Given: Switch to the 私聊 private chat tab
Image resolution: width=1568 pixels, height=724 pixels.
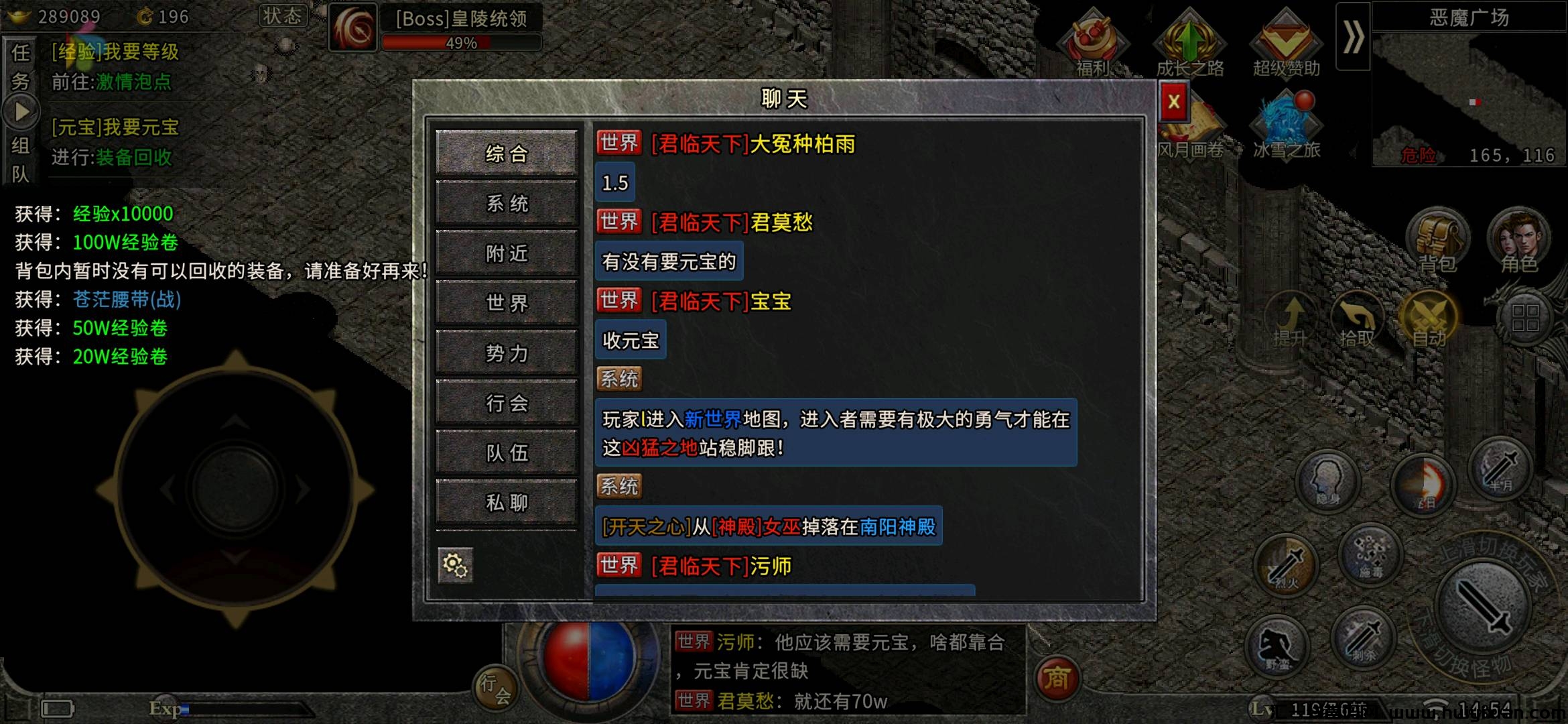Looking at the screenshot, I should point(507,501).
